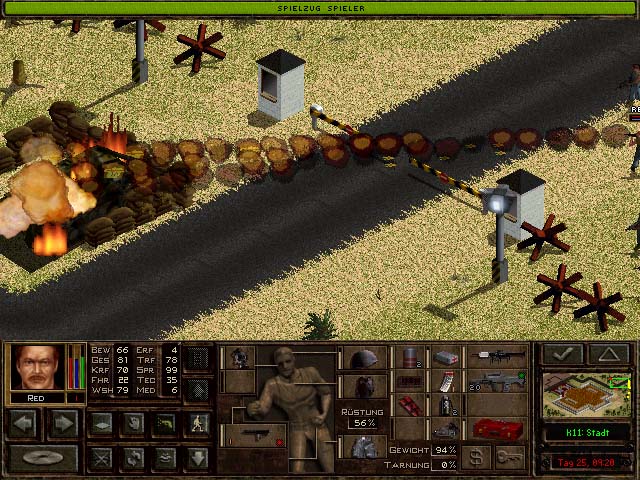Click the down arrow button in action panel
The height and width of the screenshot is (480, 640).
click(x=199, y=458)
